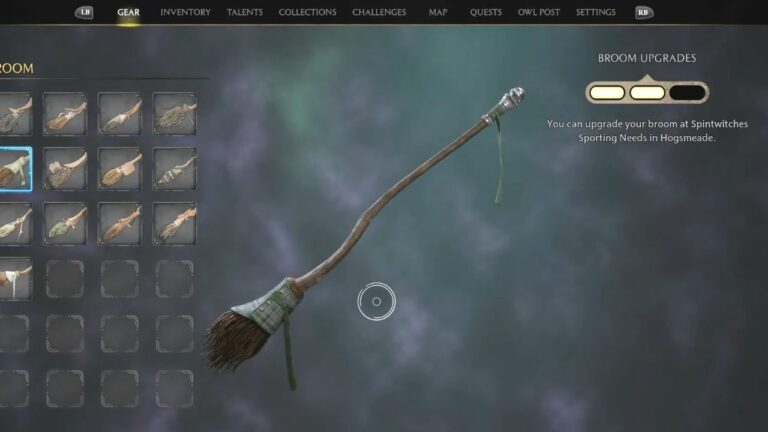
Task: Open the Owl Post tab
Action: pos(538,12)
